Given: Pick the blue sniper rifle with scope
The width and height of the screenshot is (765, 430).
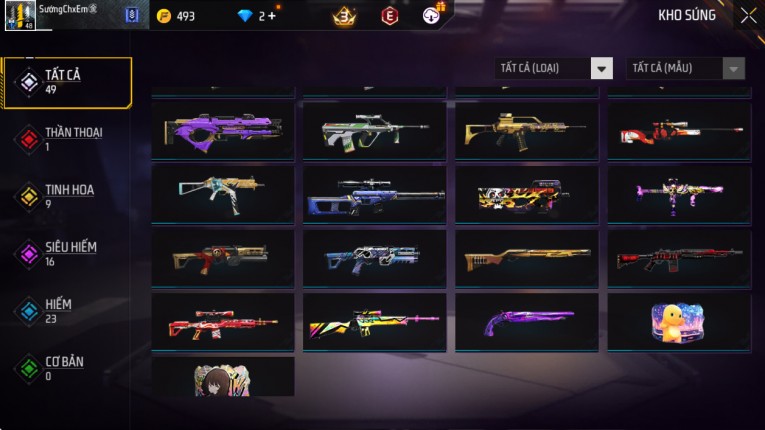Looking at the screenshot, I should (375, 194).
